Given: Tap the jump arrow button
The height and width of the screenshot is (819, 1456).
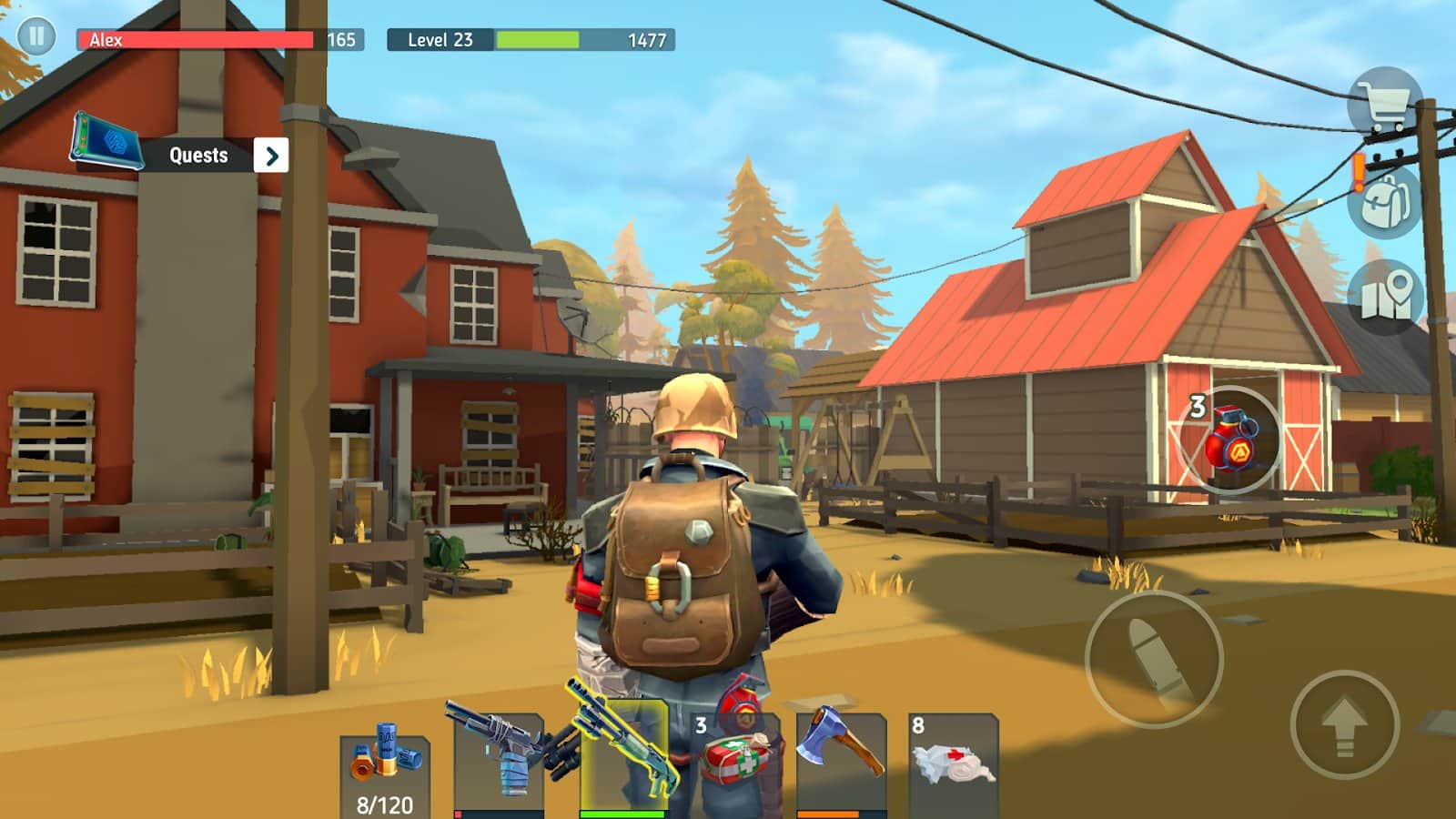Looking at the screenshot, I should 1344,723.
